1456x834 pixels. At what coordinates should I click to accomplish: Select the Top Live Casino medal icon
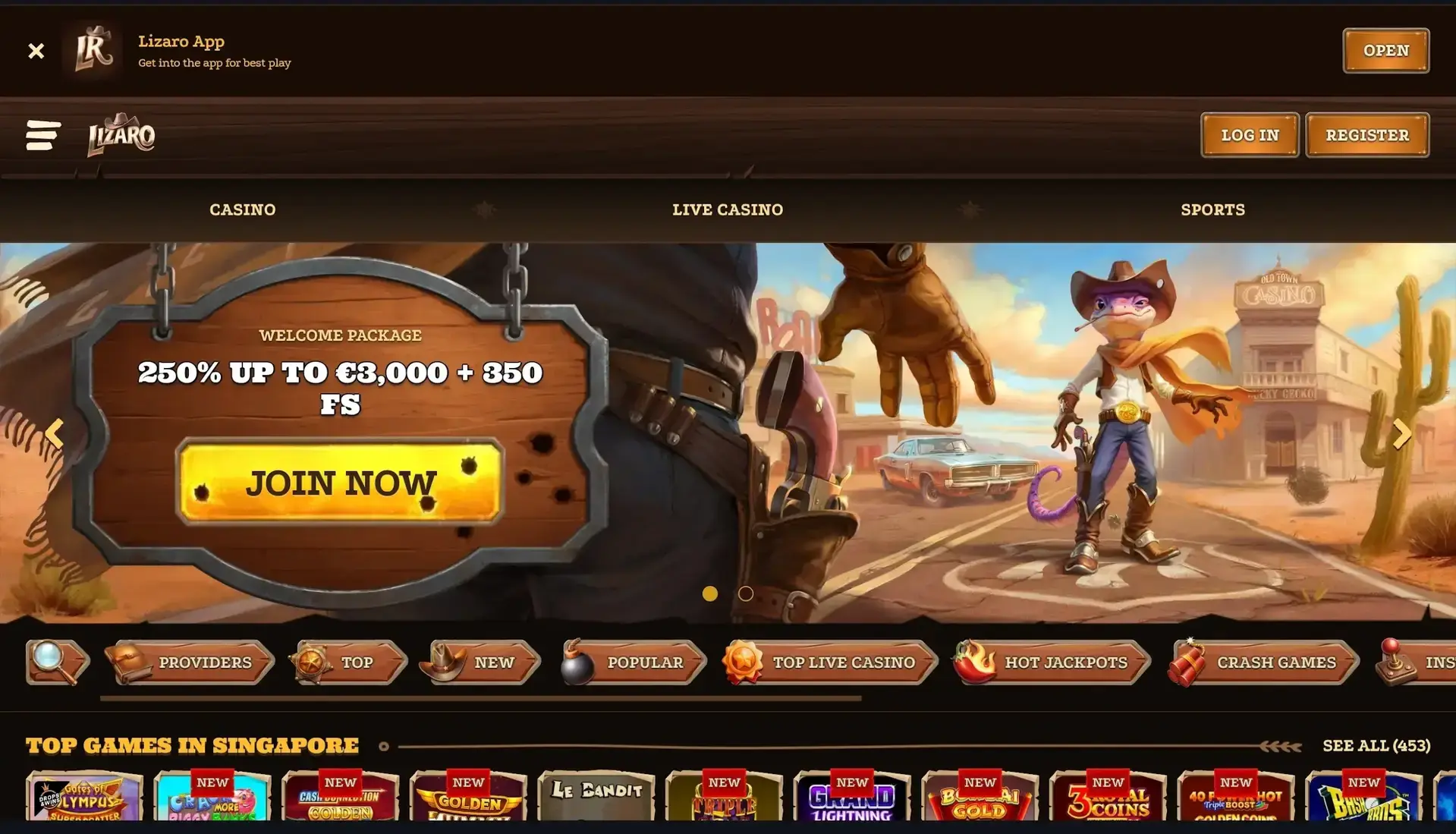click(745, 661)
